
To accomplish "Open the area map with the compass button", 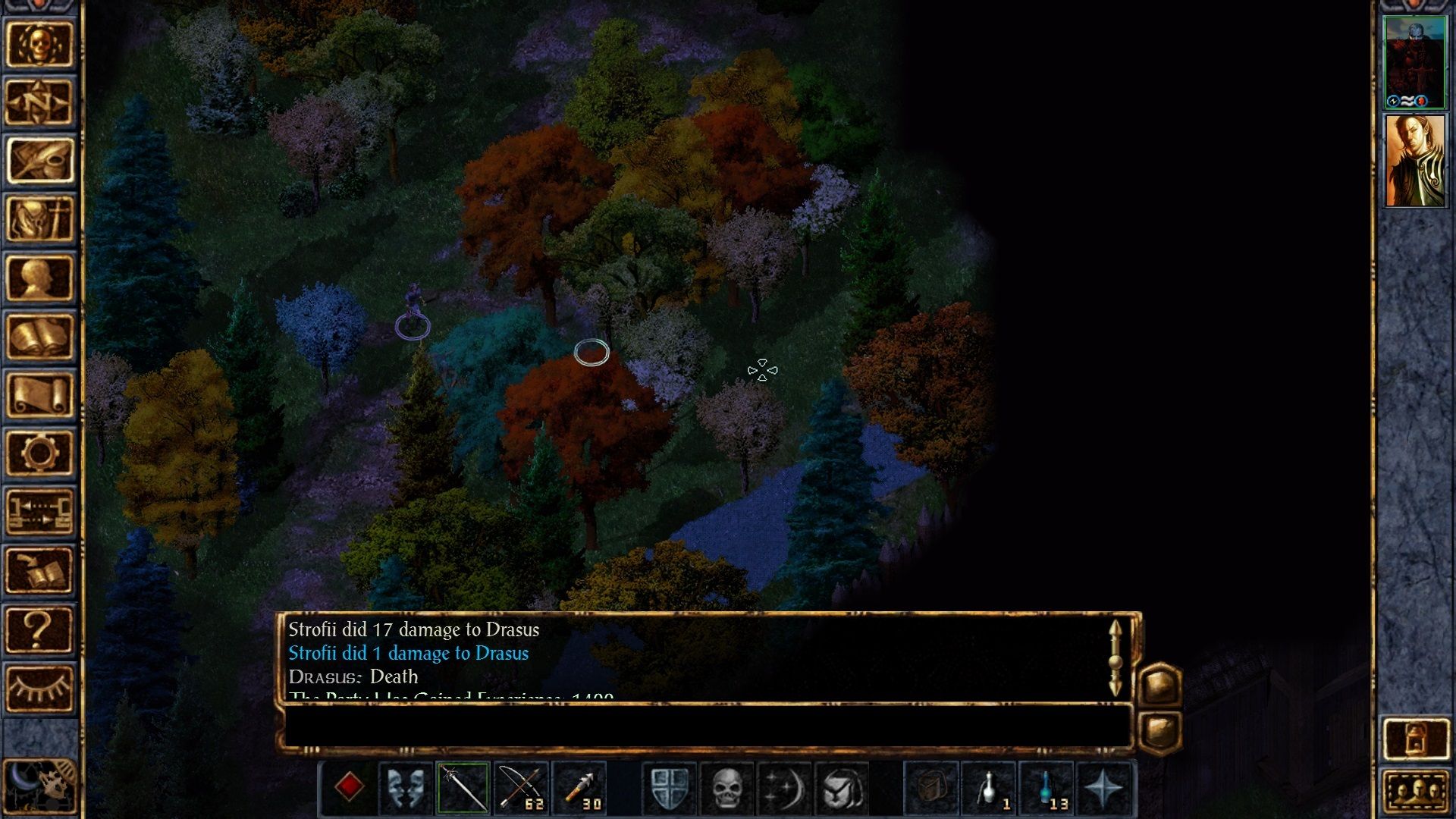I will point(39,102).
